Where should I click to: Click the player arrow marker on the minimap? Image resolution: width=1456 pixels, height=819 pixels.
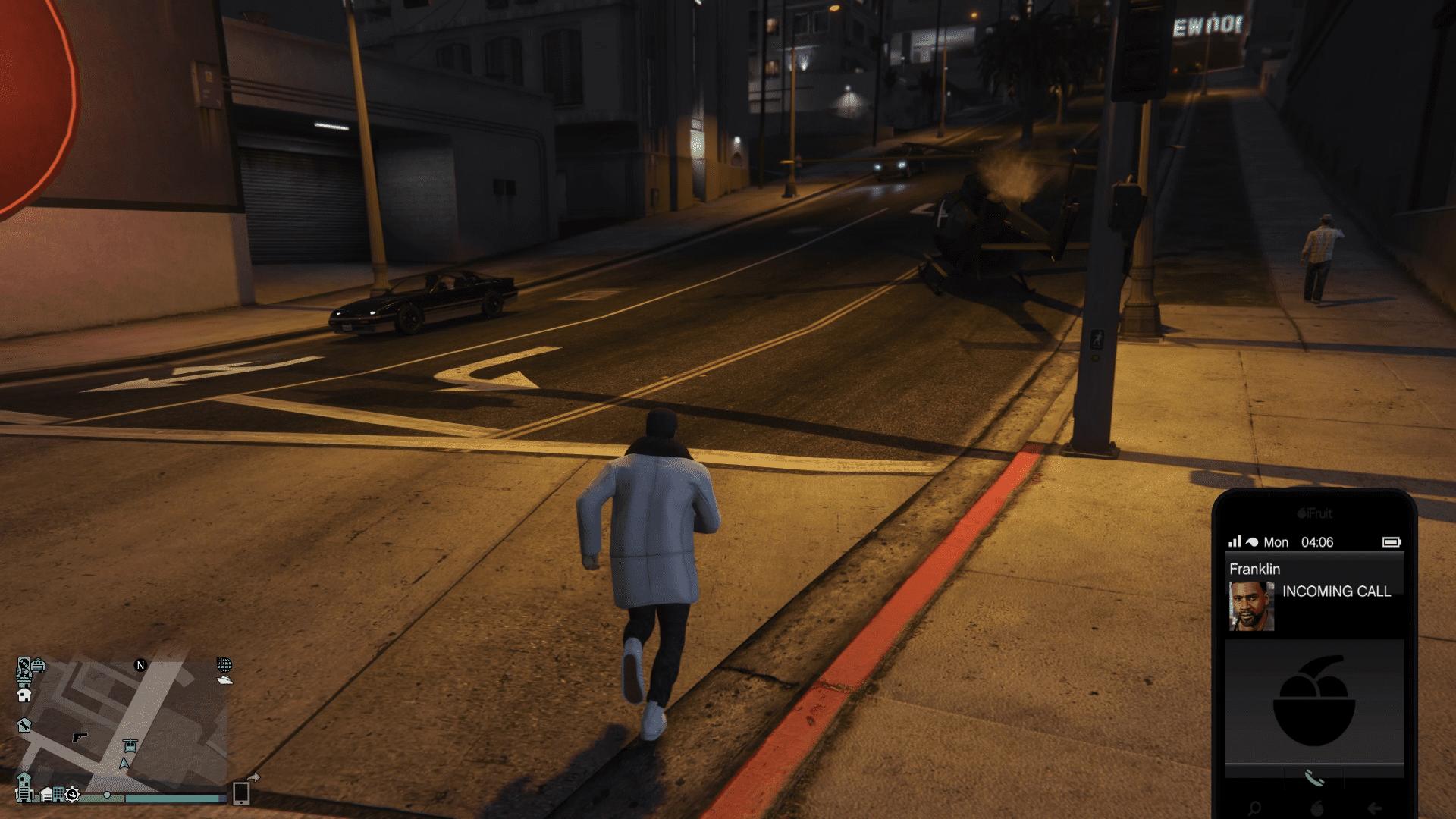(x=124, y=764)
